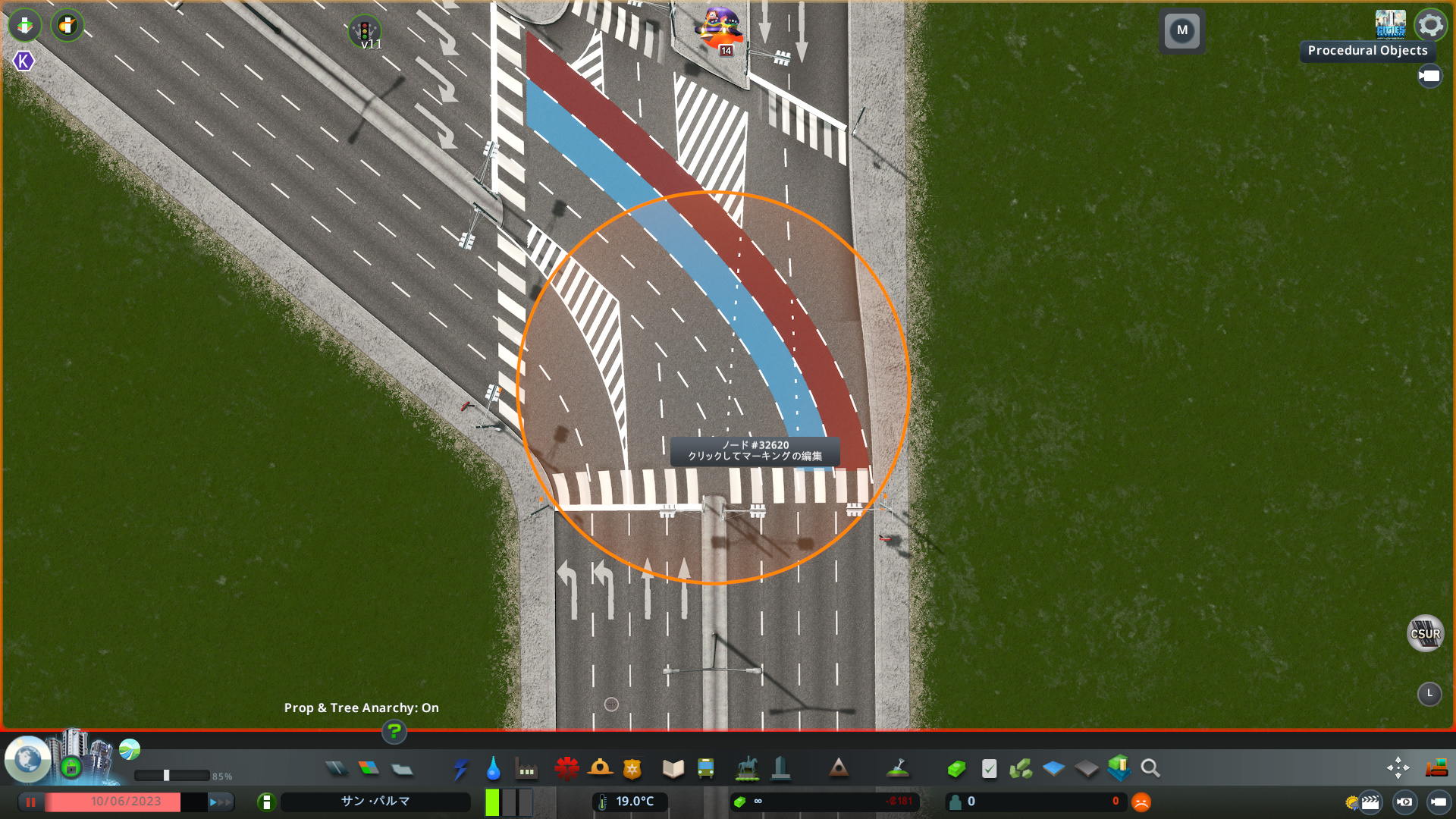Open the CSUR panel button
The height and width of the screenshot is (819, 1456).
[1425, 633]
